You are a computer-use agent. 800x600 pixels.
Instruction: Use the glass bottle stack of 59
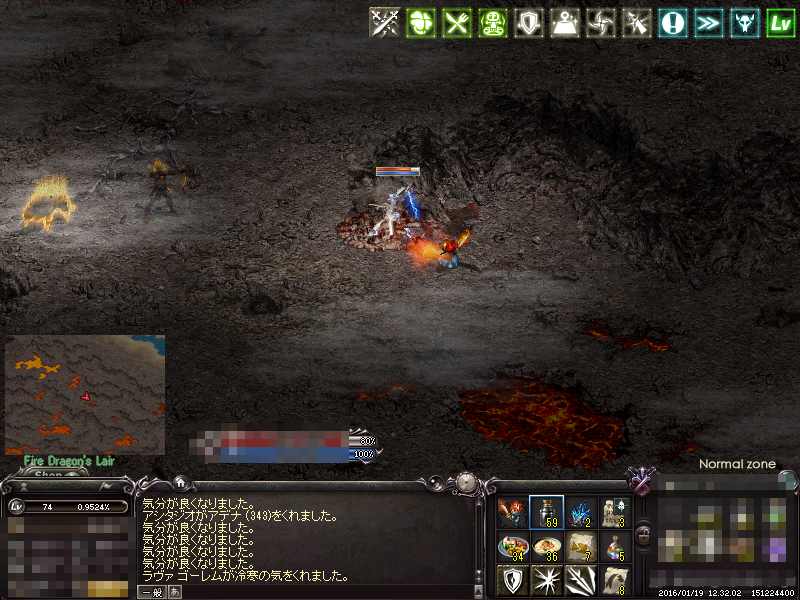point(546,513)
